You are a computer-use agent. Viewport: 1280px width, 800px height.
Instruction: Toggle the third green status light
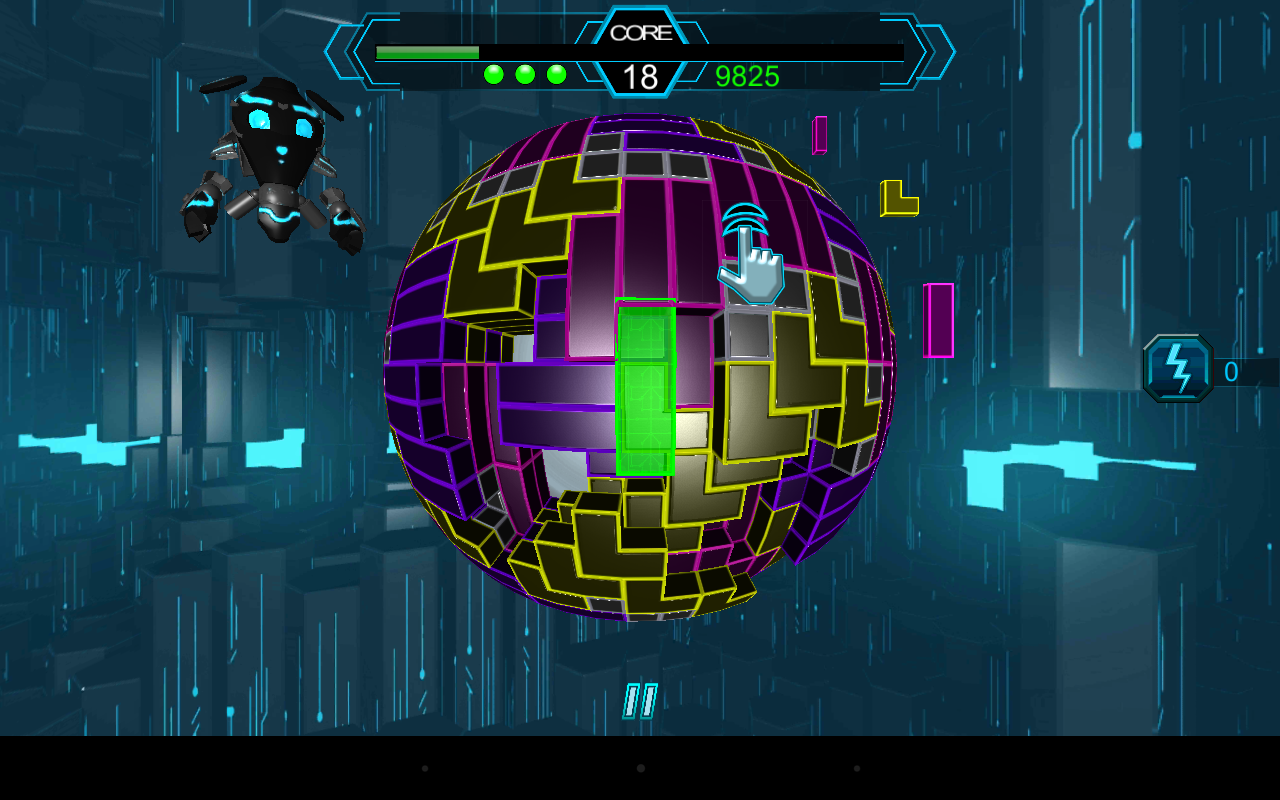(554, 72)
